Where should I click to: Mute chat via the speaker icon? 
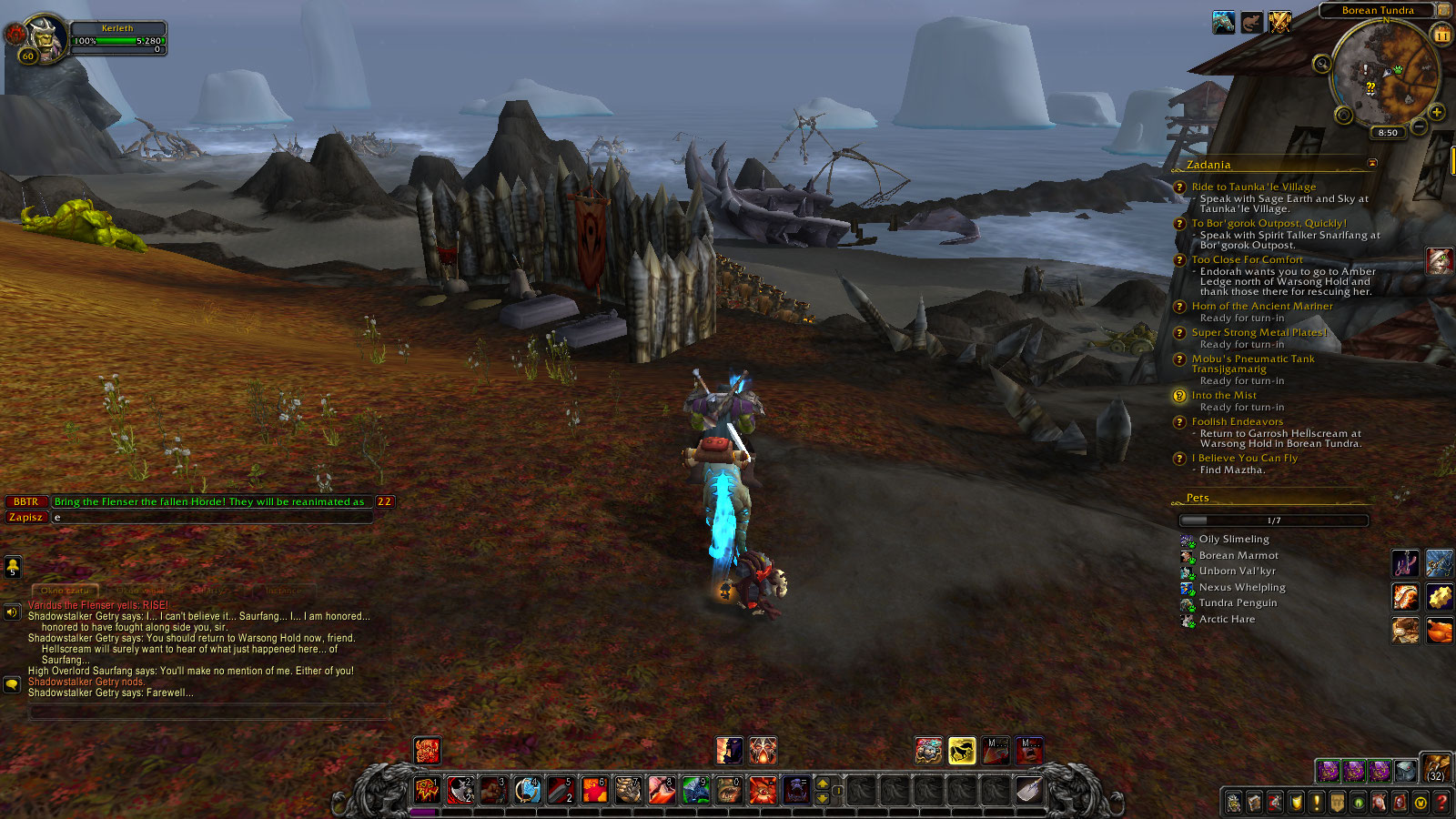coord(12,611)
